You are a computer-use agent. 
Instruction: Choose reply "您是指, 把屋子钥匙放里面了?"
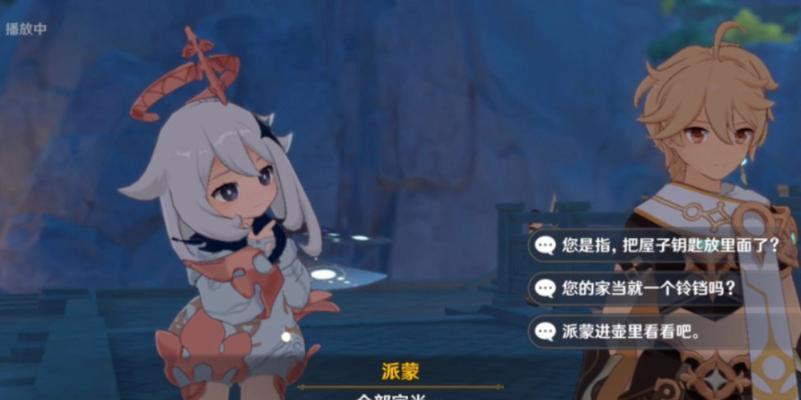click(660, 245)
